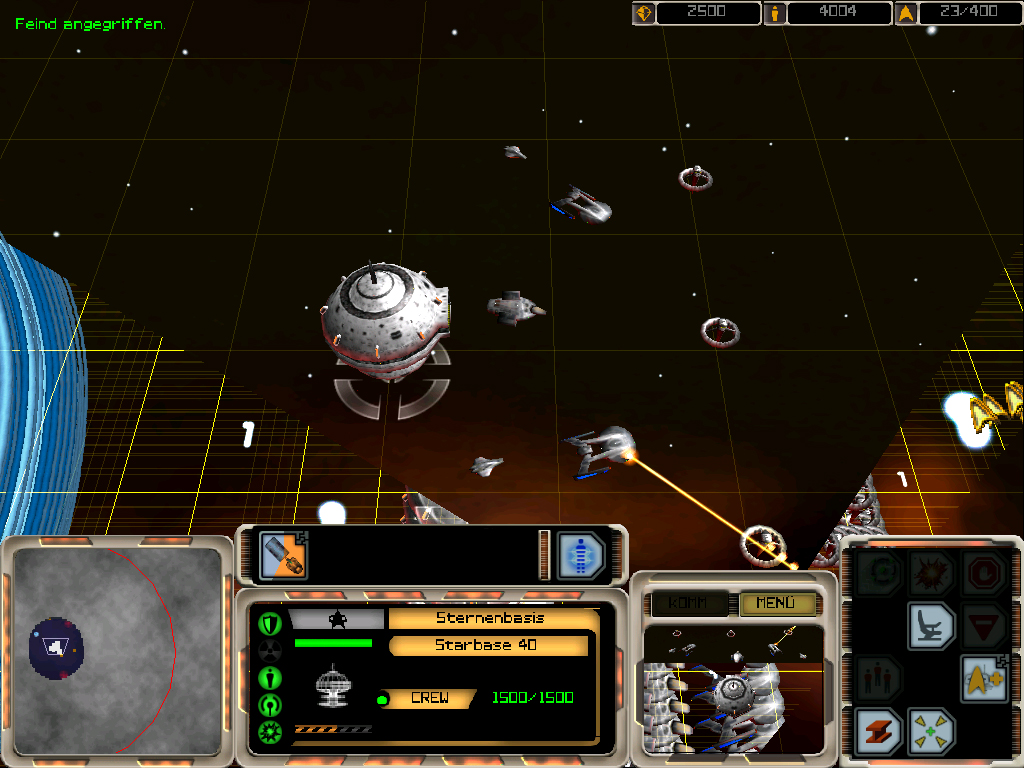Click the green crew life-support status icon
Screen dimensions: 1024x768
coord(269,678)
